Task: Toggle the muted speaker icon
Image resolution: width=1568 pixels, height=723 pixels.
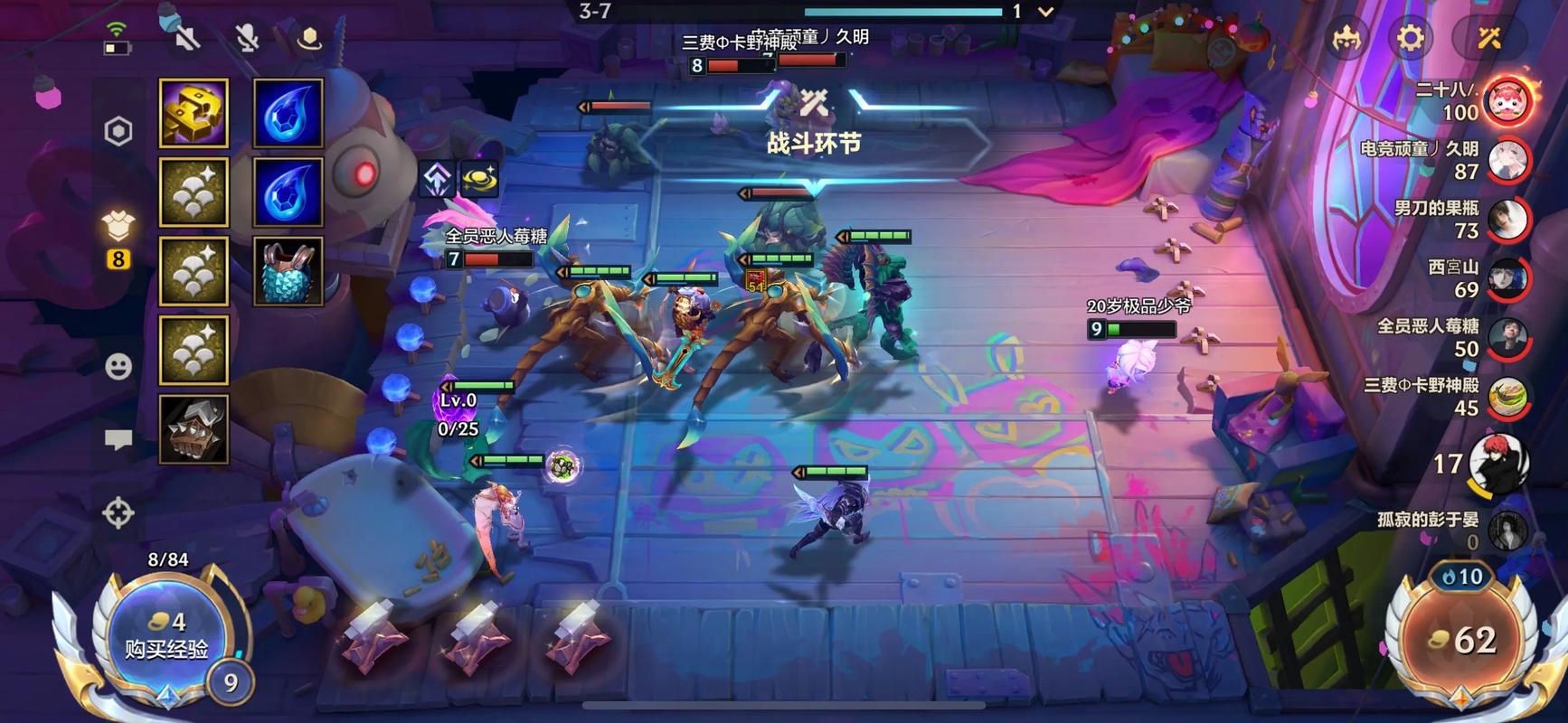Action: coord(187,38)
